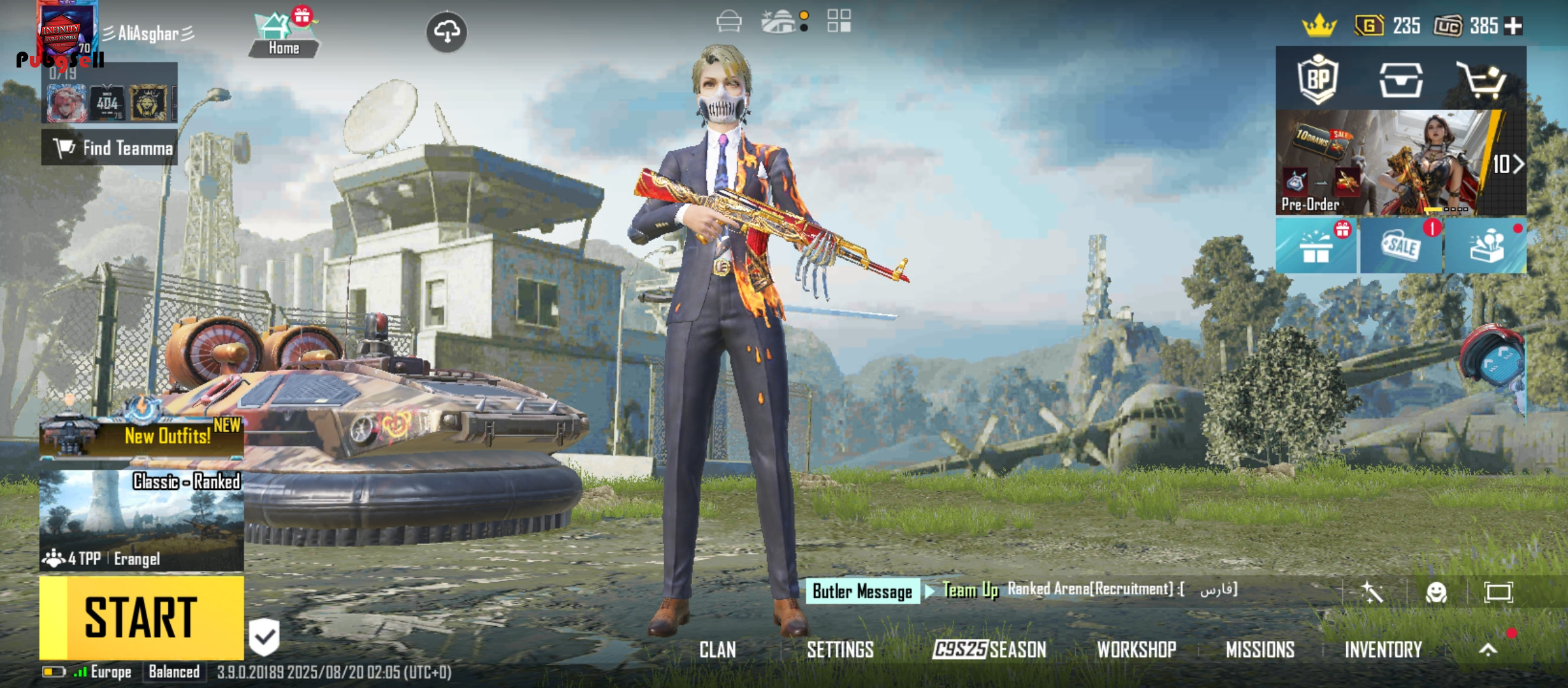
Task: Open the Home tab
Action: (x=284, y=36)
